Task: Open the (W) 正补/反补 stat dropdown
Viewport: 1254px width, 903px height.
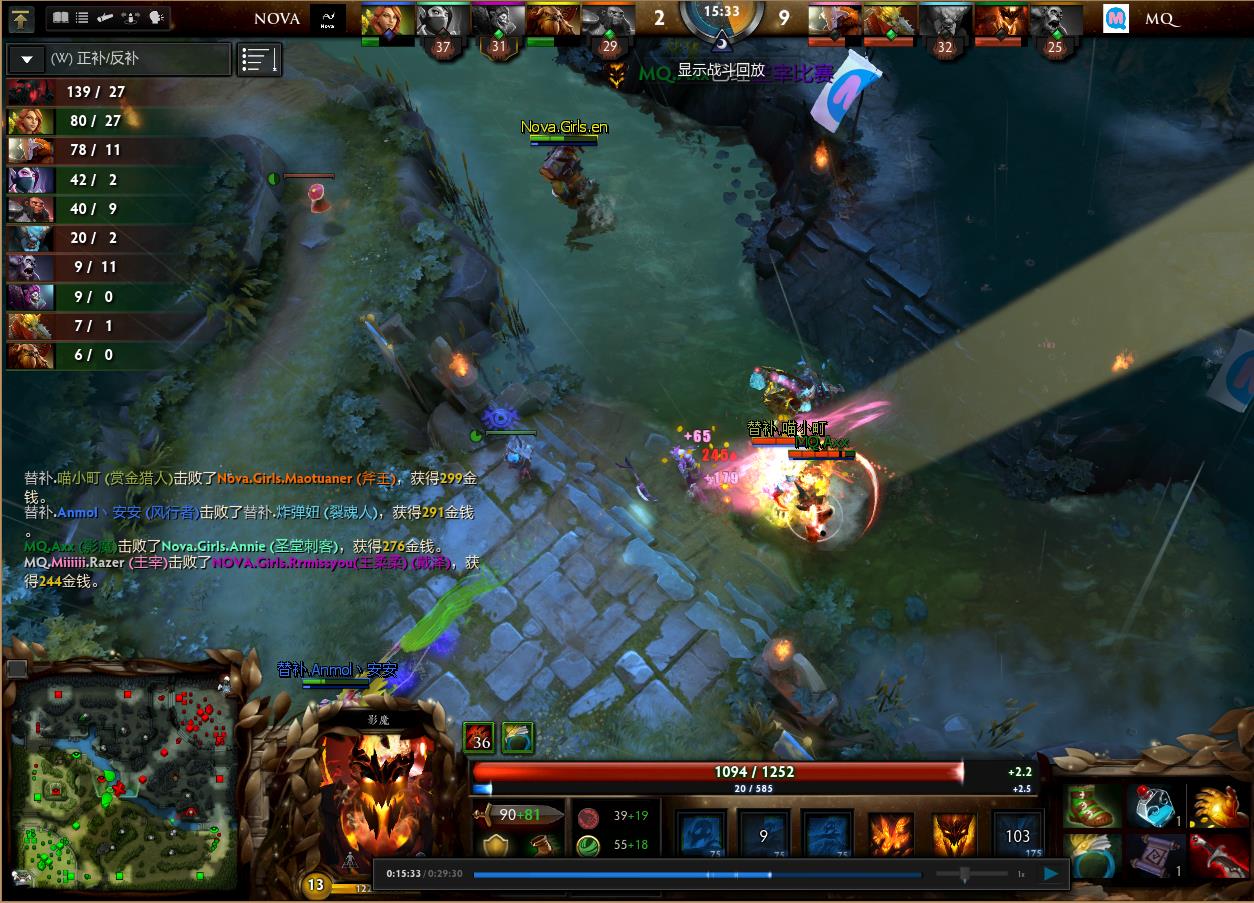Action: pyautogui.click(x=27, y=59)
